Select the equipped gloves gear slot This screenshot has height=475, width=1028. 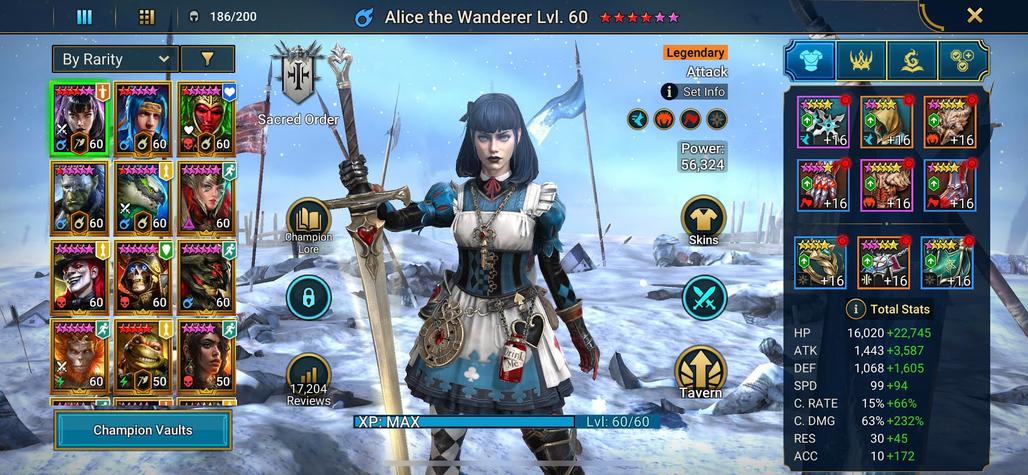821,185
